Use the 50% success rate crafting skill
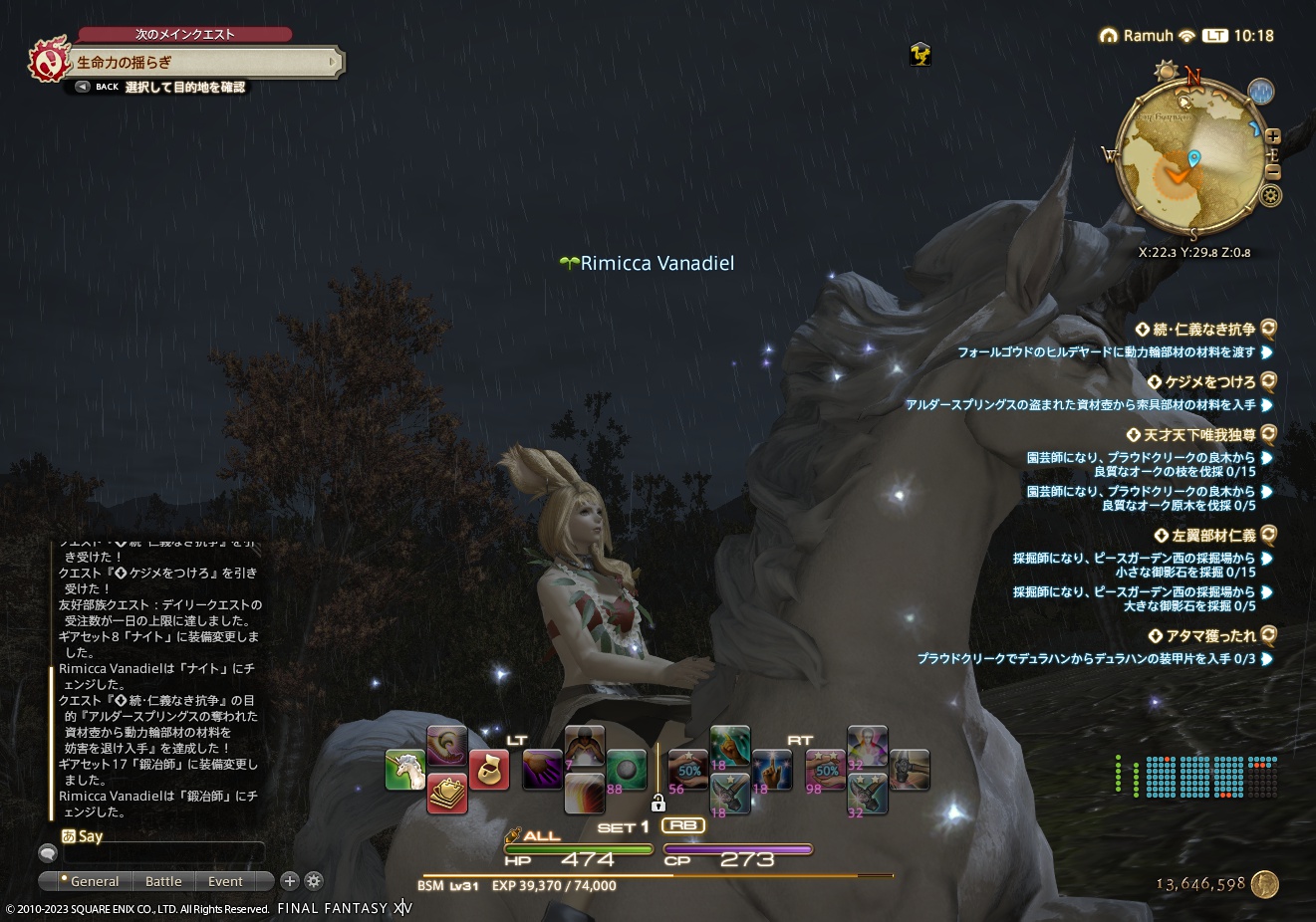1316x922 pixels. (688, 770)
